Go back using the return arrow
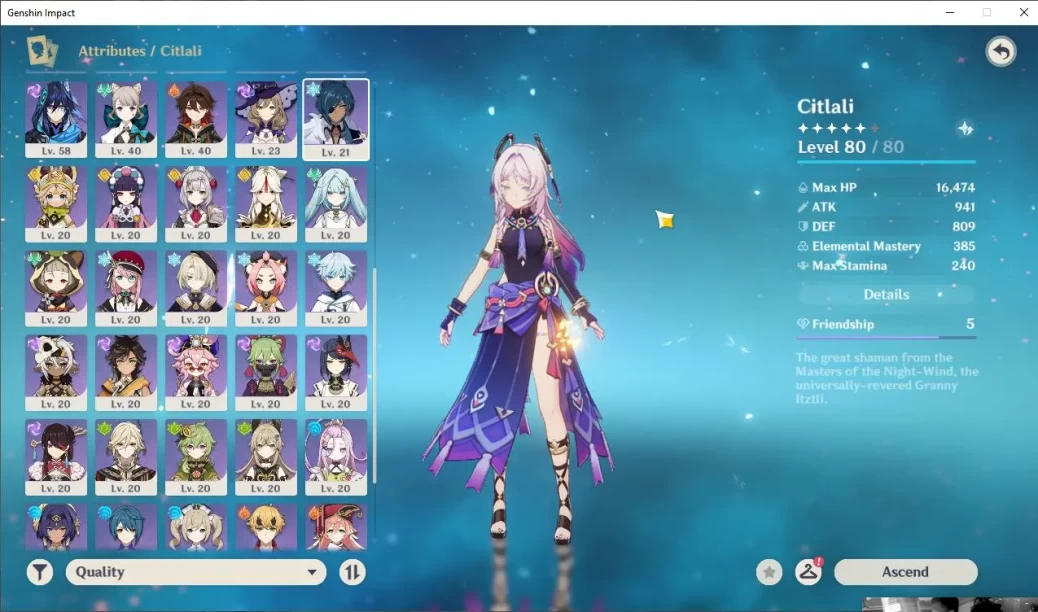Image resolution: width=1038 pixels, height=612 pixels. pyautogui.click(x=1000, y=52)
